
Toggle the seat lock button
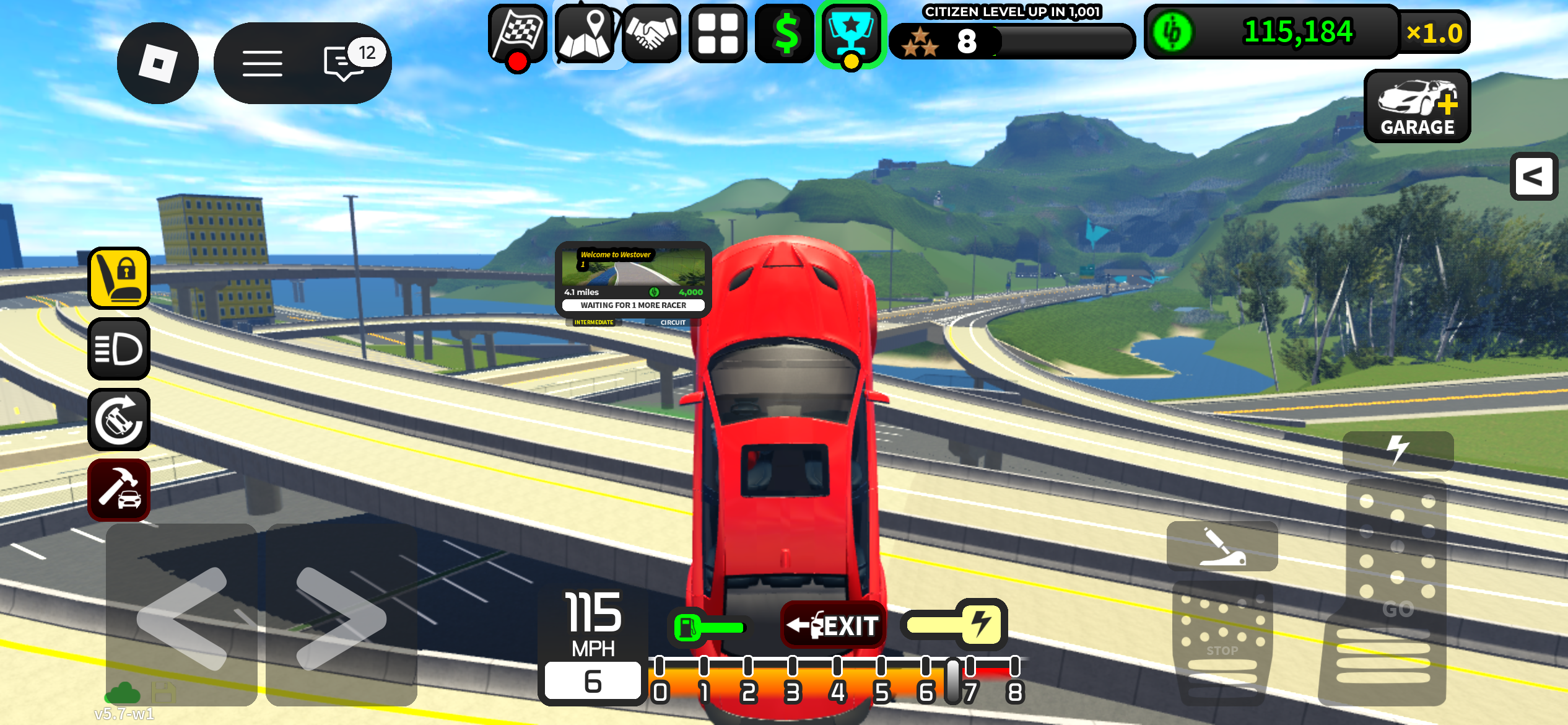click(119, 278)
